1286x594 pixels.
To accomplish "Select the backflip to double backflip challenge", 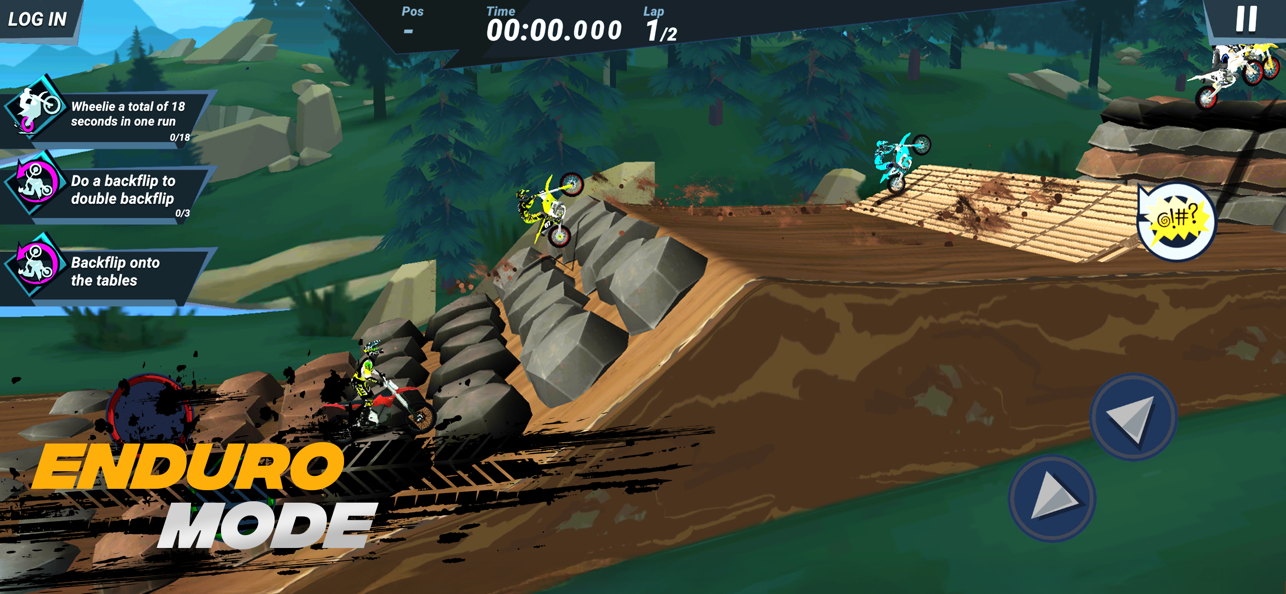I will [110, 190].
